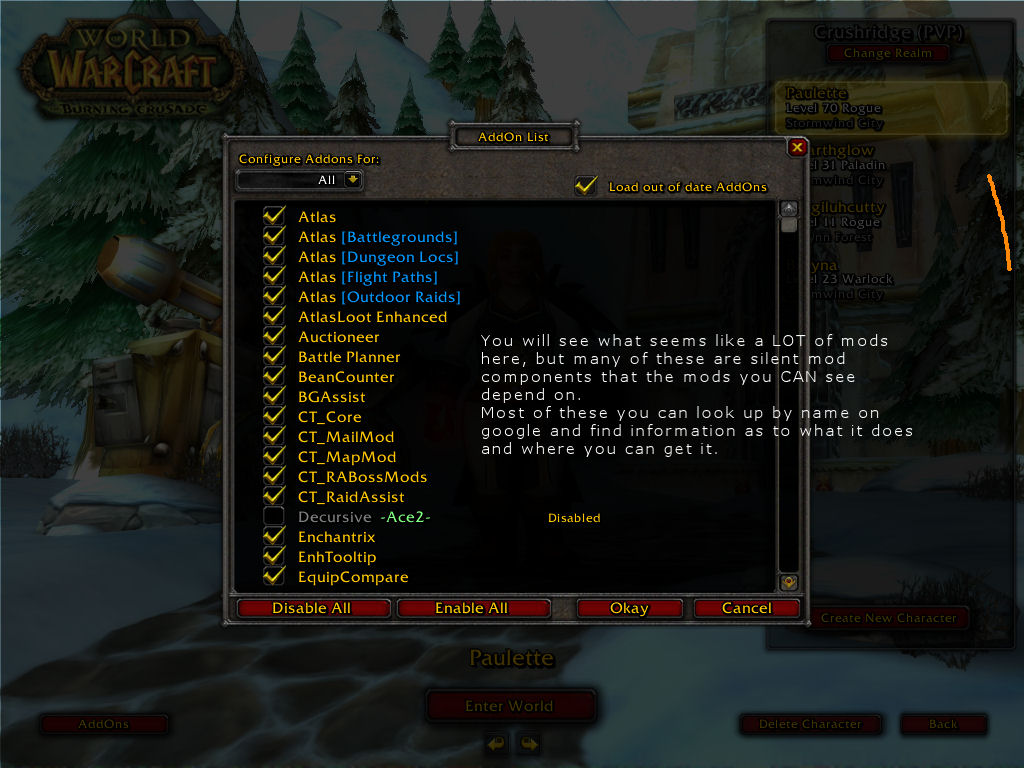Toggle the AtlasLoot Enhanced checkbox
The height and width of the screenshot is (768, 1024).
click(x=274, y=317)
